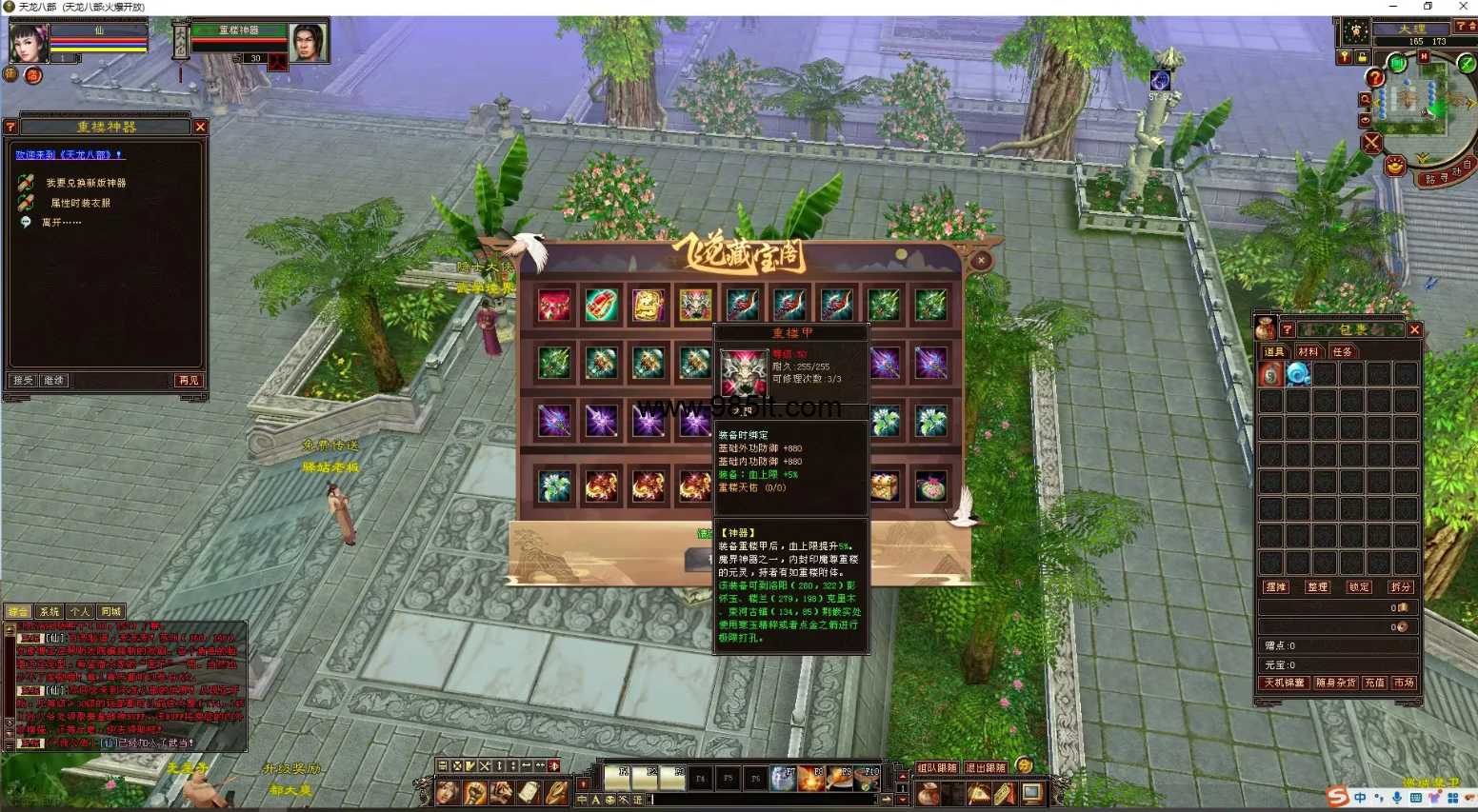Open the 充值 recharge button

point(1374,683)
